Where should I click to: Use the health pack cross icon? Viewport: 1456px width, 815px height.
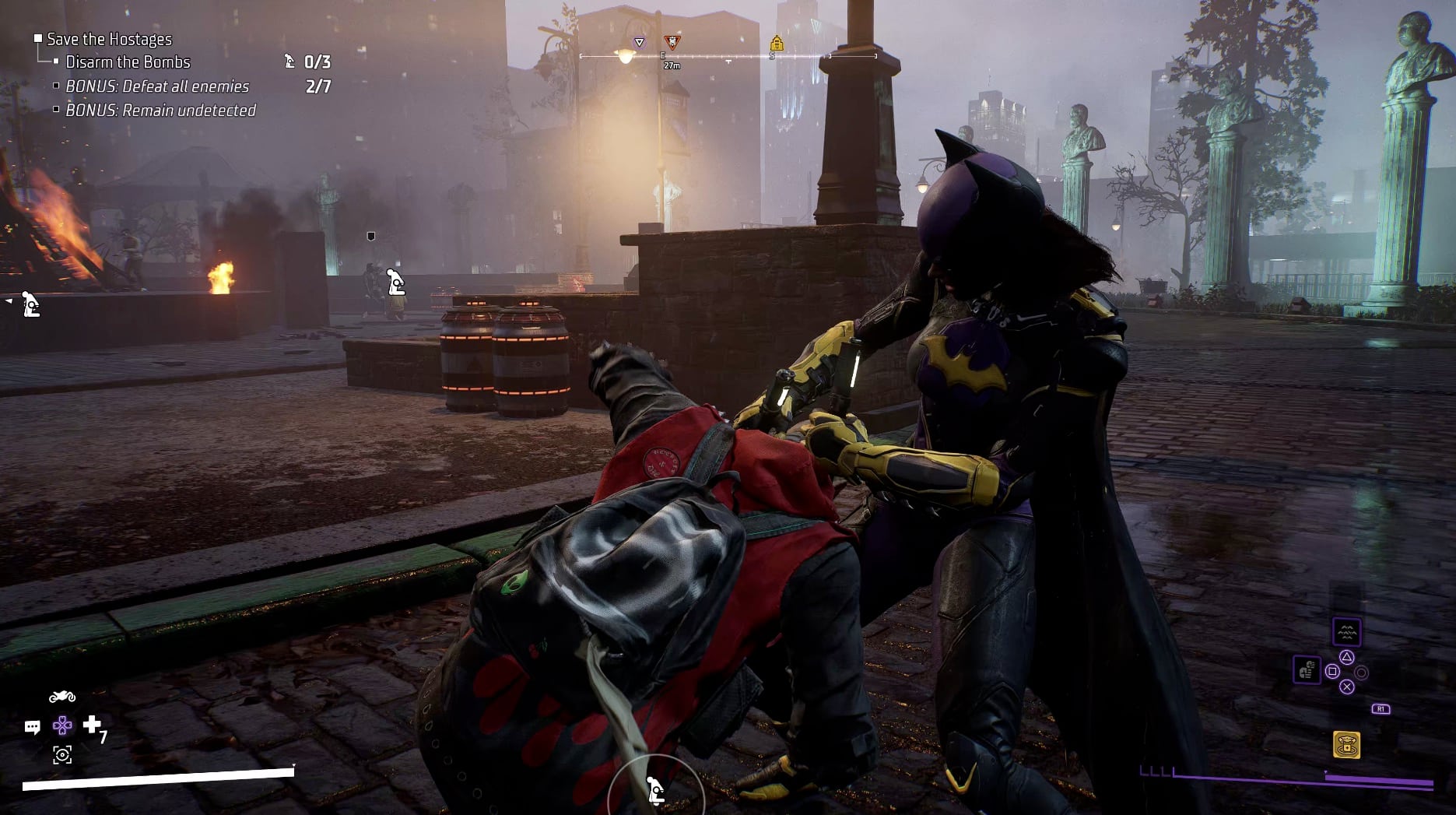[x=93, y=725]
